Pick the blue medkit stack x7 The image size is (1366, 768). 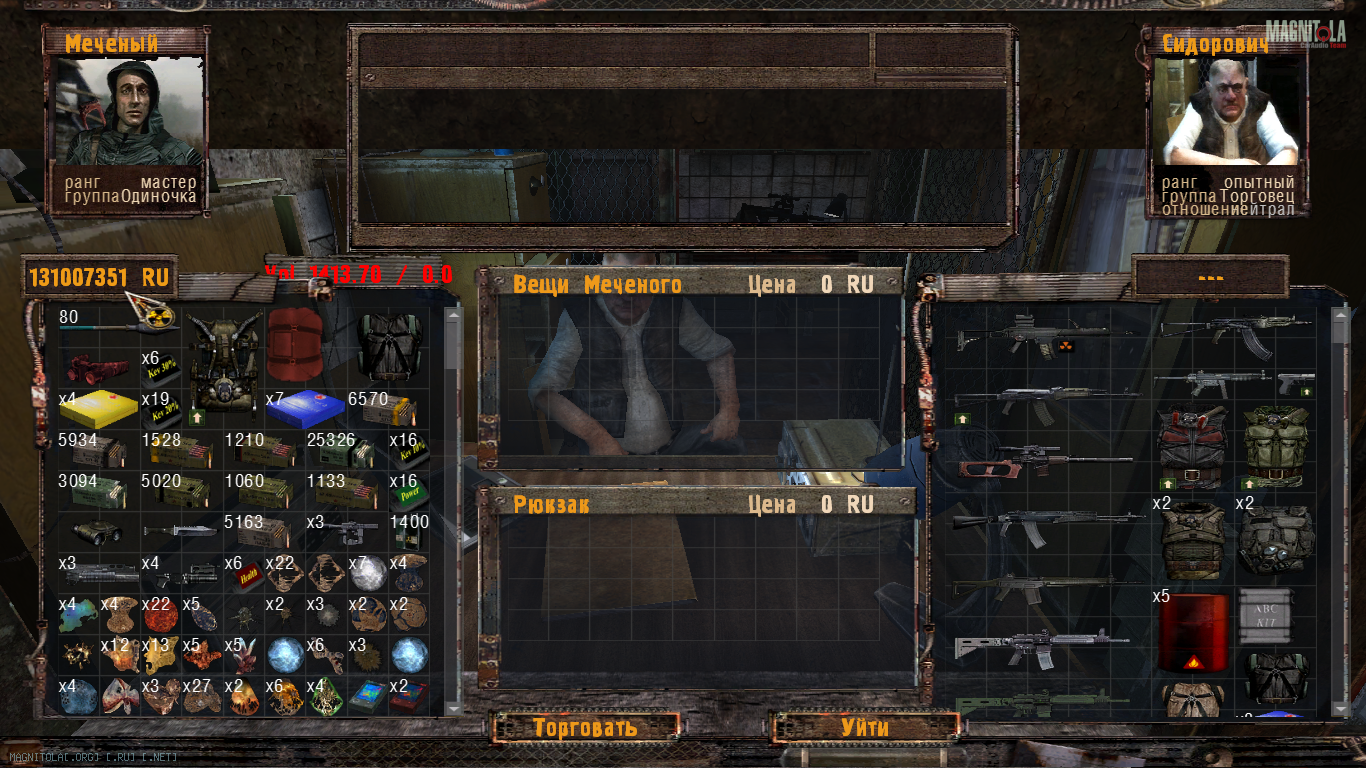[303, 411]
